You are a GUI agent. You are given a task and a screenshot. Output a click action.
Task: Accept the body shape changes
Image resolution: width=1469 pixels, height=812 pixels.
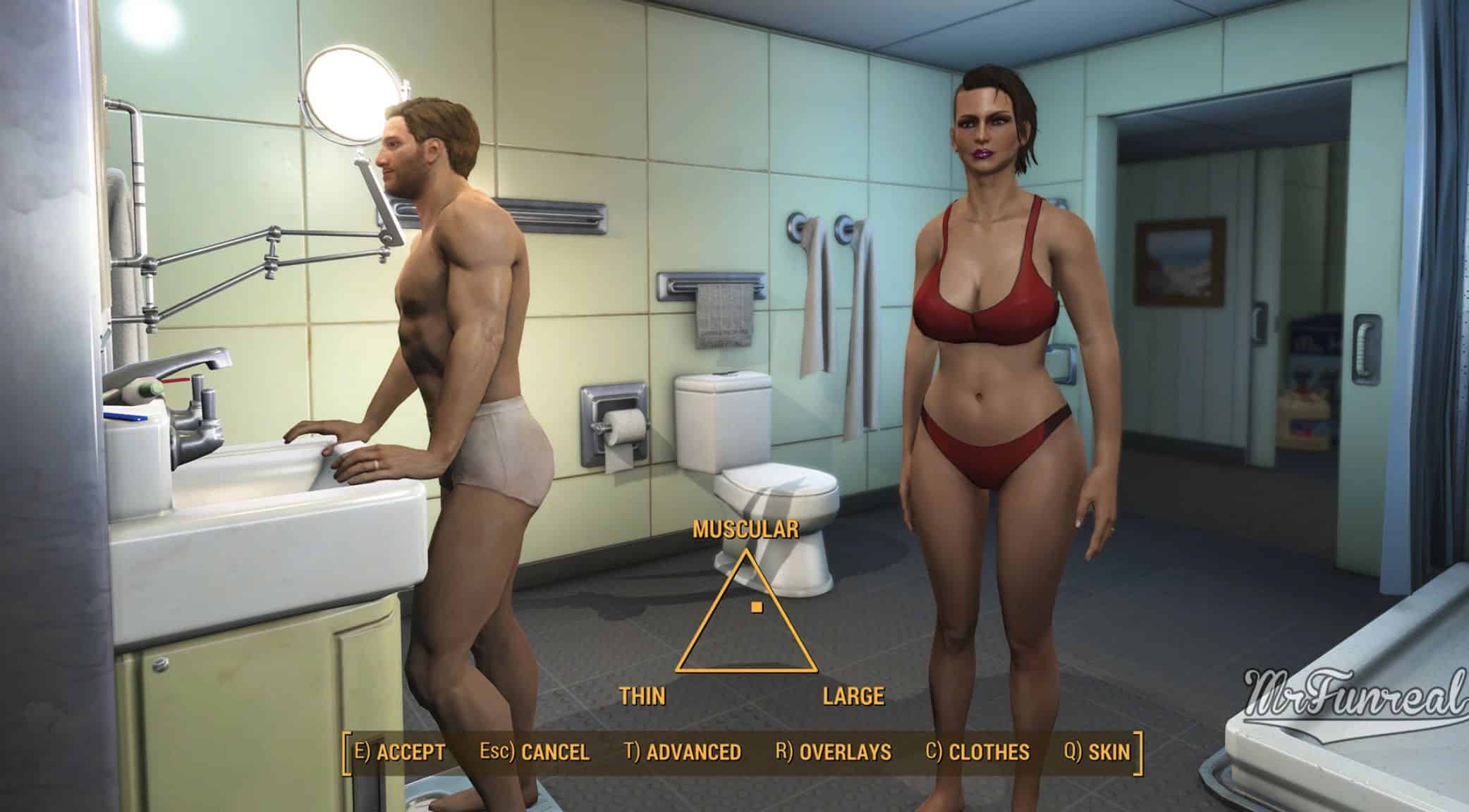tap(400, 752)
